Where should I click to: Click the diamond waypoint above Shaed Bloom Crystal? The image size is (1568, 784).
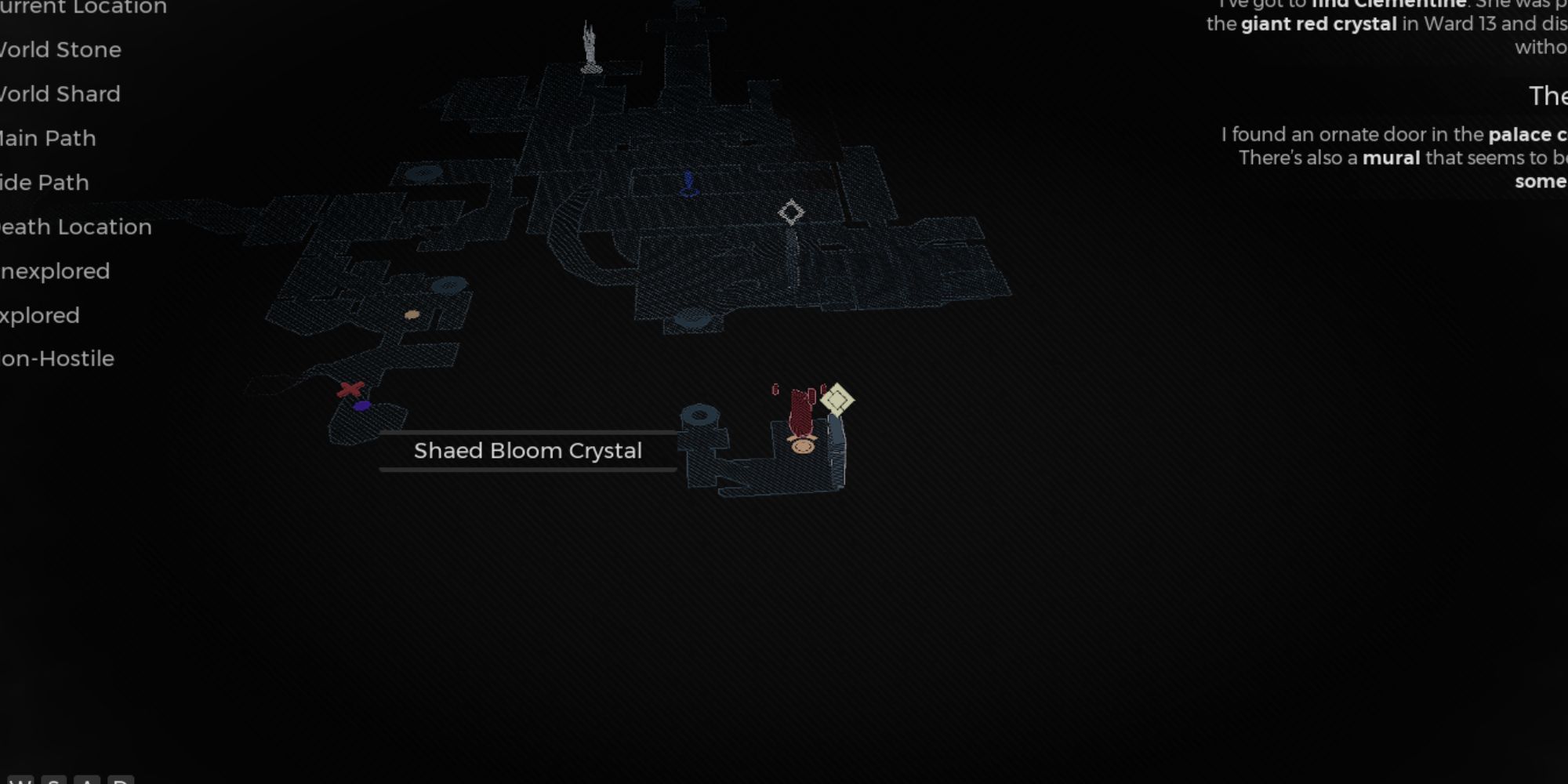point(840,401)
